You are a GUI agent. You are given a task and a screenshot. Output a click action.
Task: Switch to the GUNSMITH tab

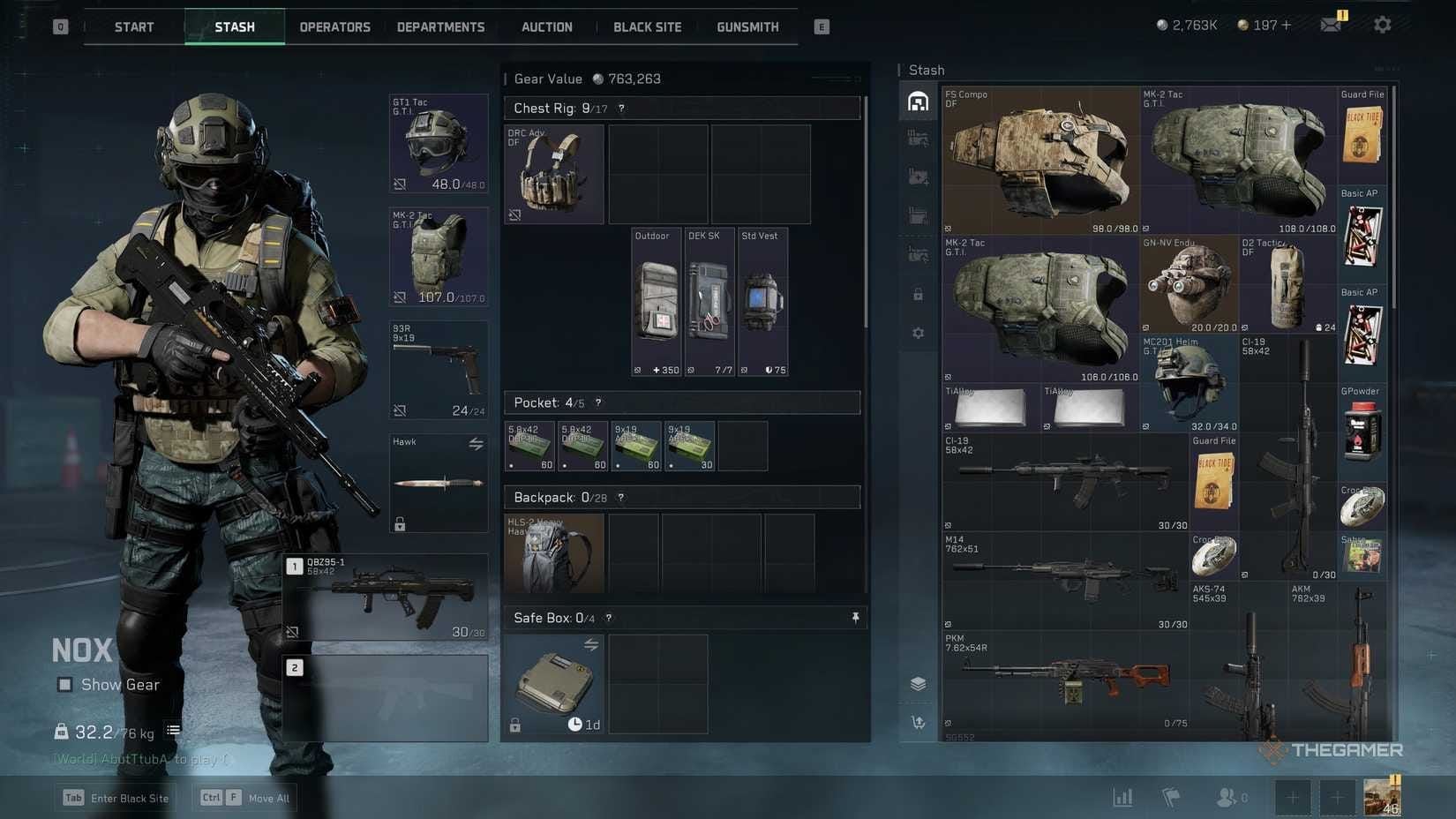point(747,26)
